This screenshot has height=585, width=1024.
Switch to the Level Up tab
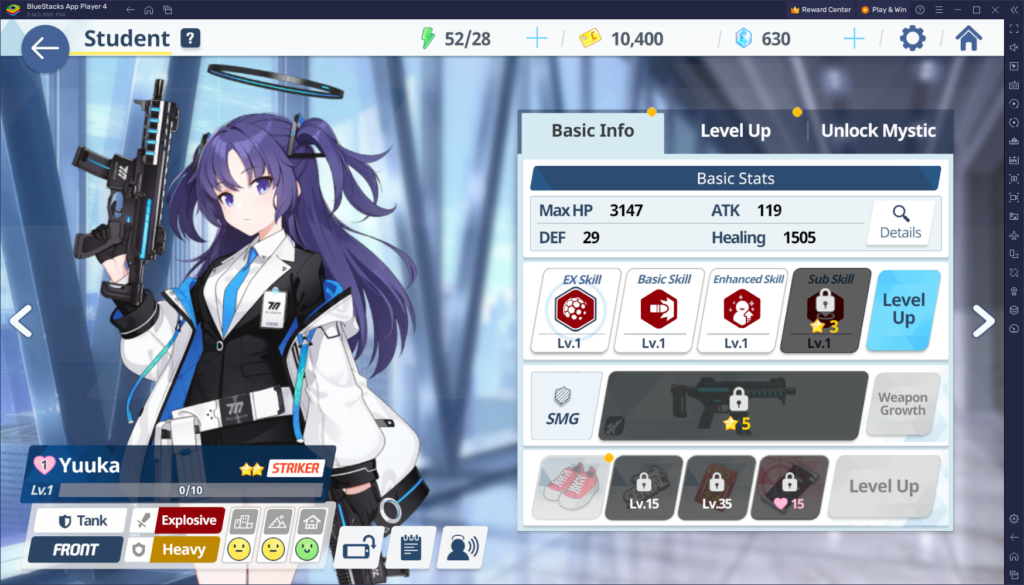[x=735, y=131]
